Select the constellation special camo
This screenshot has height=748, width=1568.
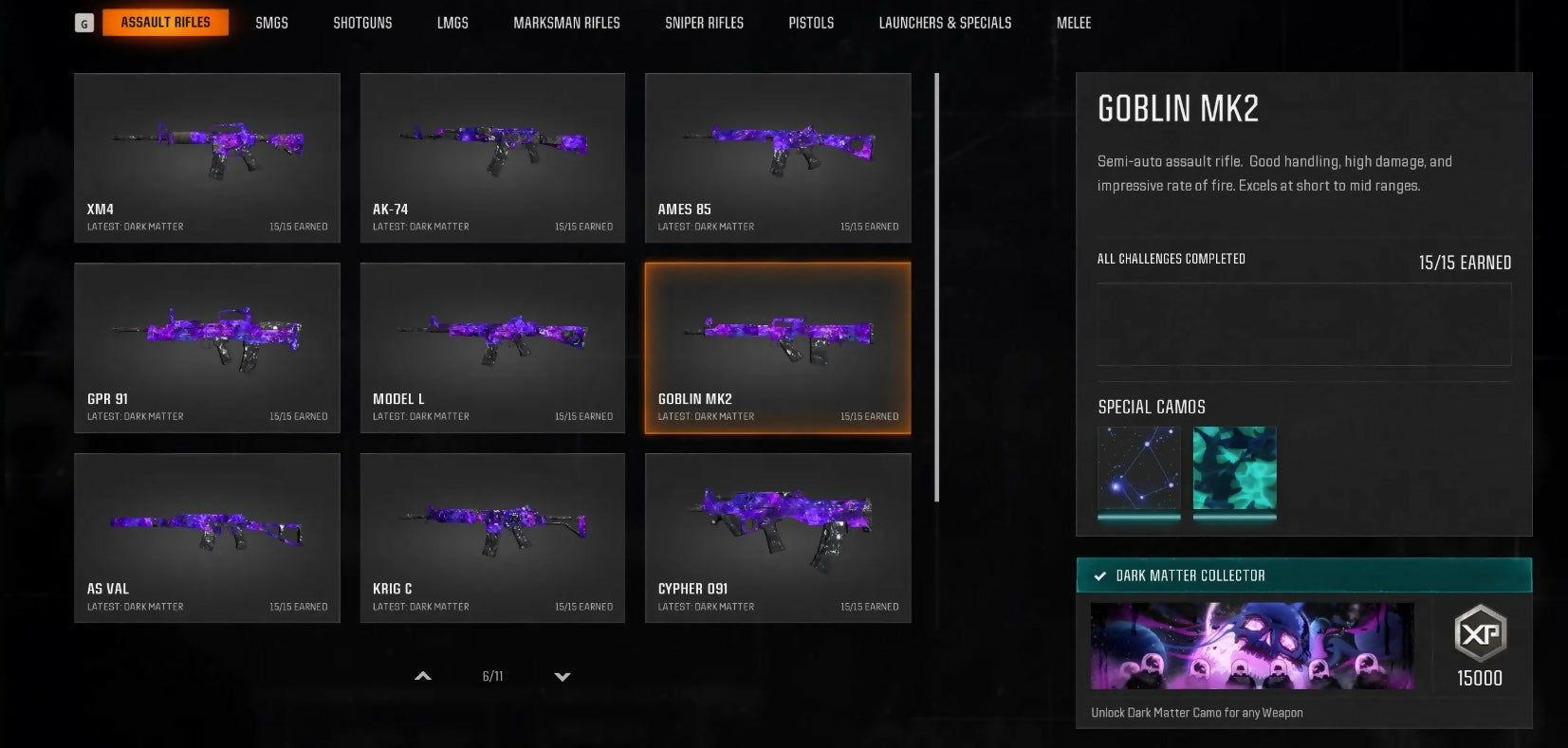(1138, 469)
